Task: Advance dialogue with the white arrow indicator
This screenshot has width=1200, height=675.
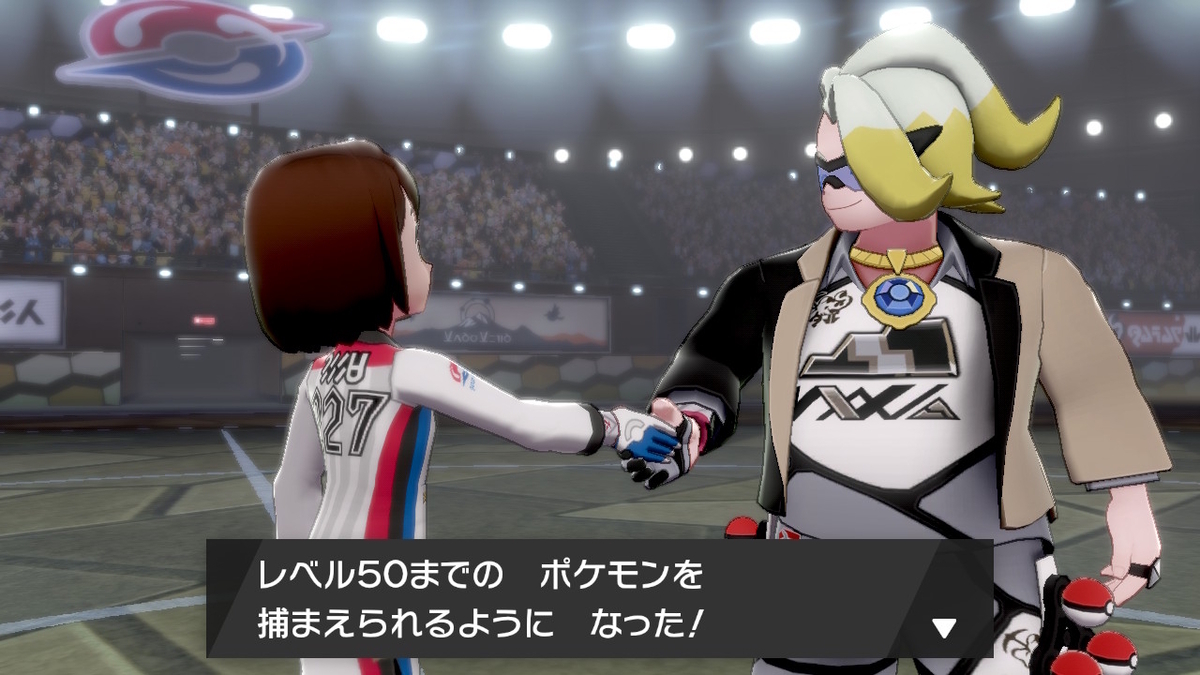Action: click(x=944, y=628)
